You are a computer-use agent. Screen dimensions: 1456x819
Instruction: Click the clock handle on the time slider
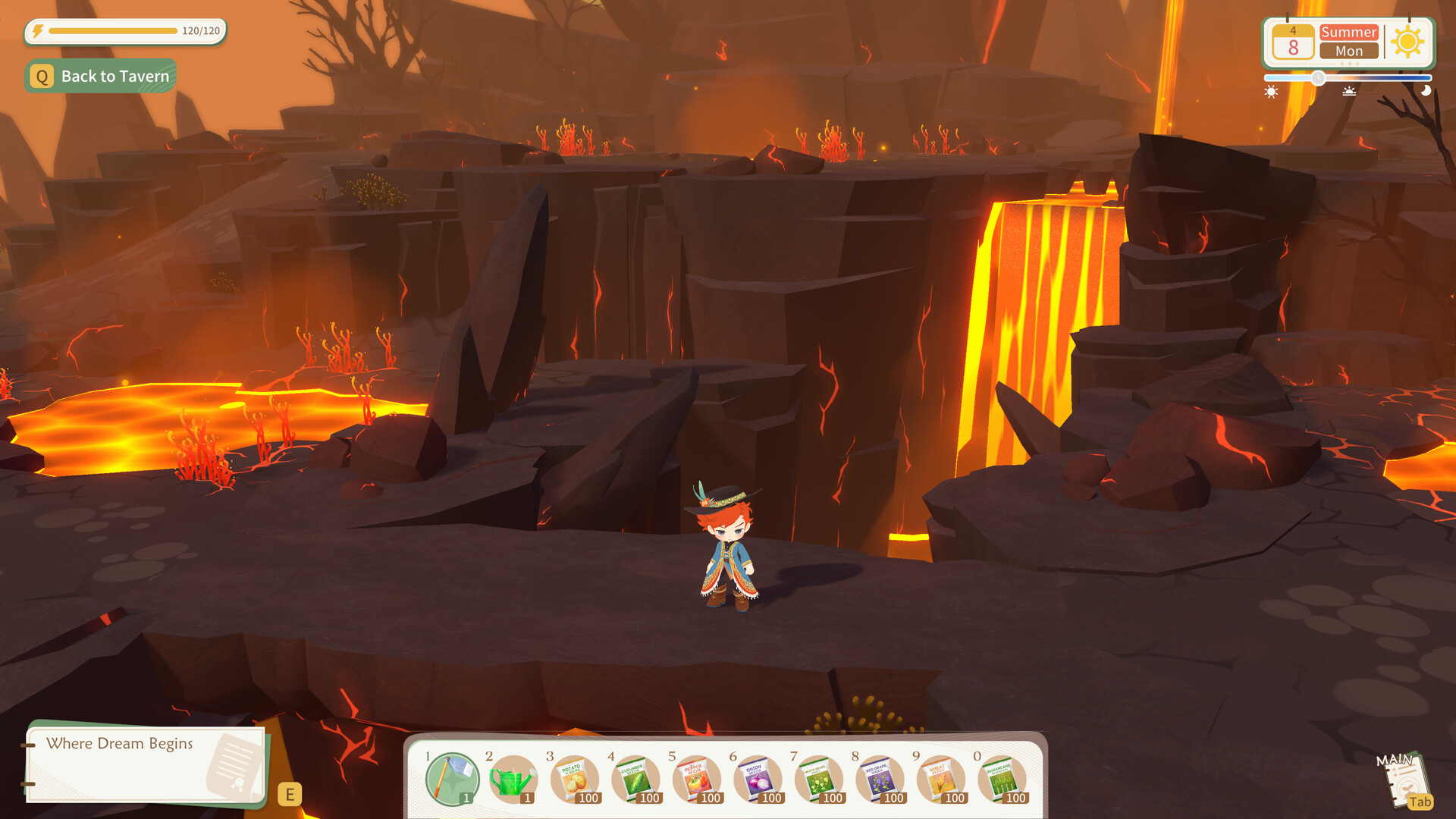(x=1317, y=76)
